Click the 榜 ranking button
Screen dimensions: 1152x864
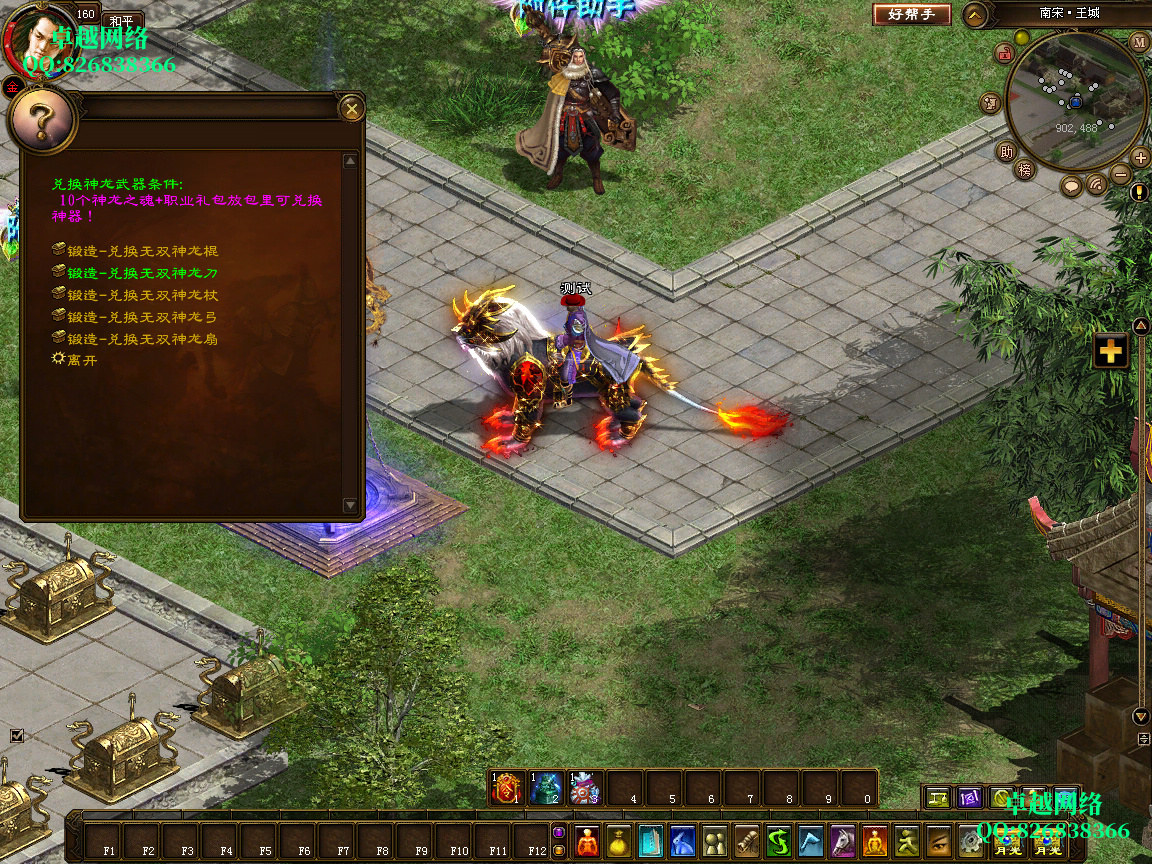click(1024, 170)
